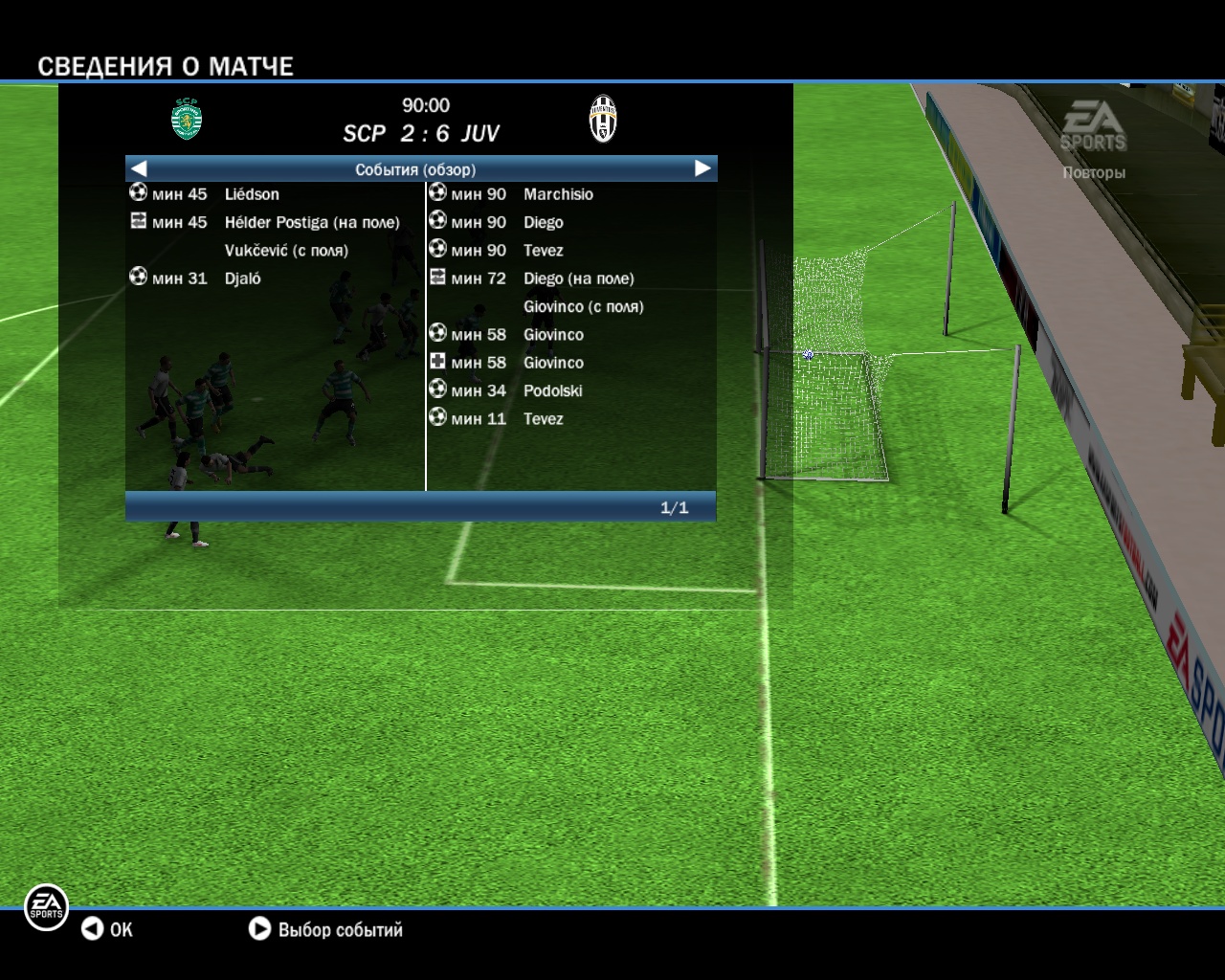Open the replays label under EA Sports logo
The image size is (1225, 980).
(1093, 173)
